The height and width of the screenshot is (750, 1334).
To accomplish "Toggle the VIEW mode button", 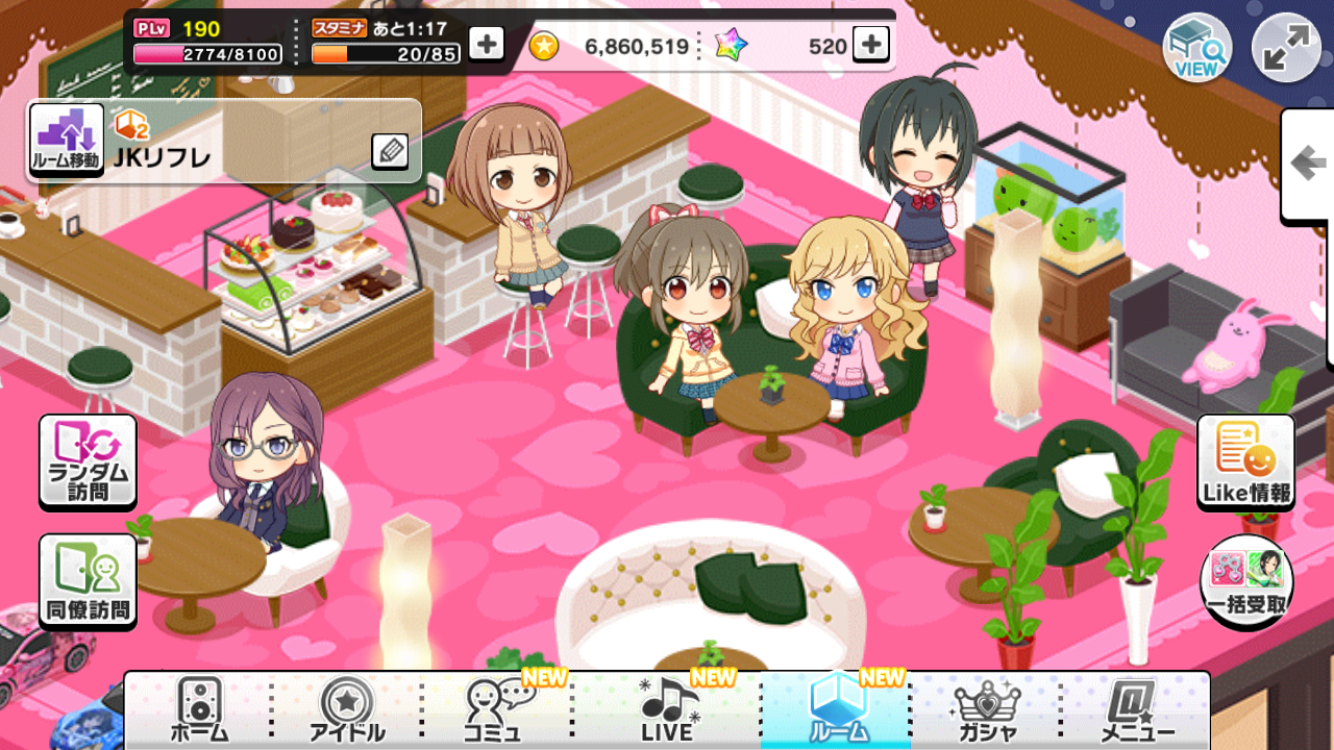I will click(1196, 48).
